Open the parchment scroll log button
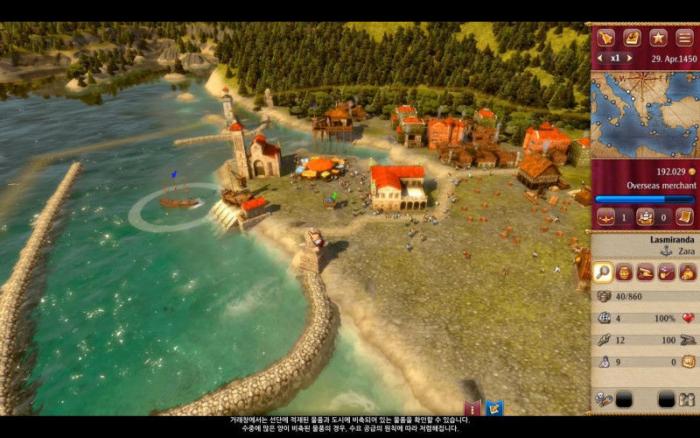The width and height of the screenshot is (700, 438). click(x=684, y=216)
